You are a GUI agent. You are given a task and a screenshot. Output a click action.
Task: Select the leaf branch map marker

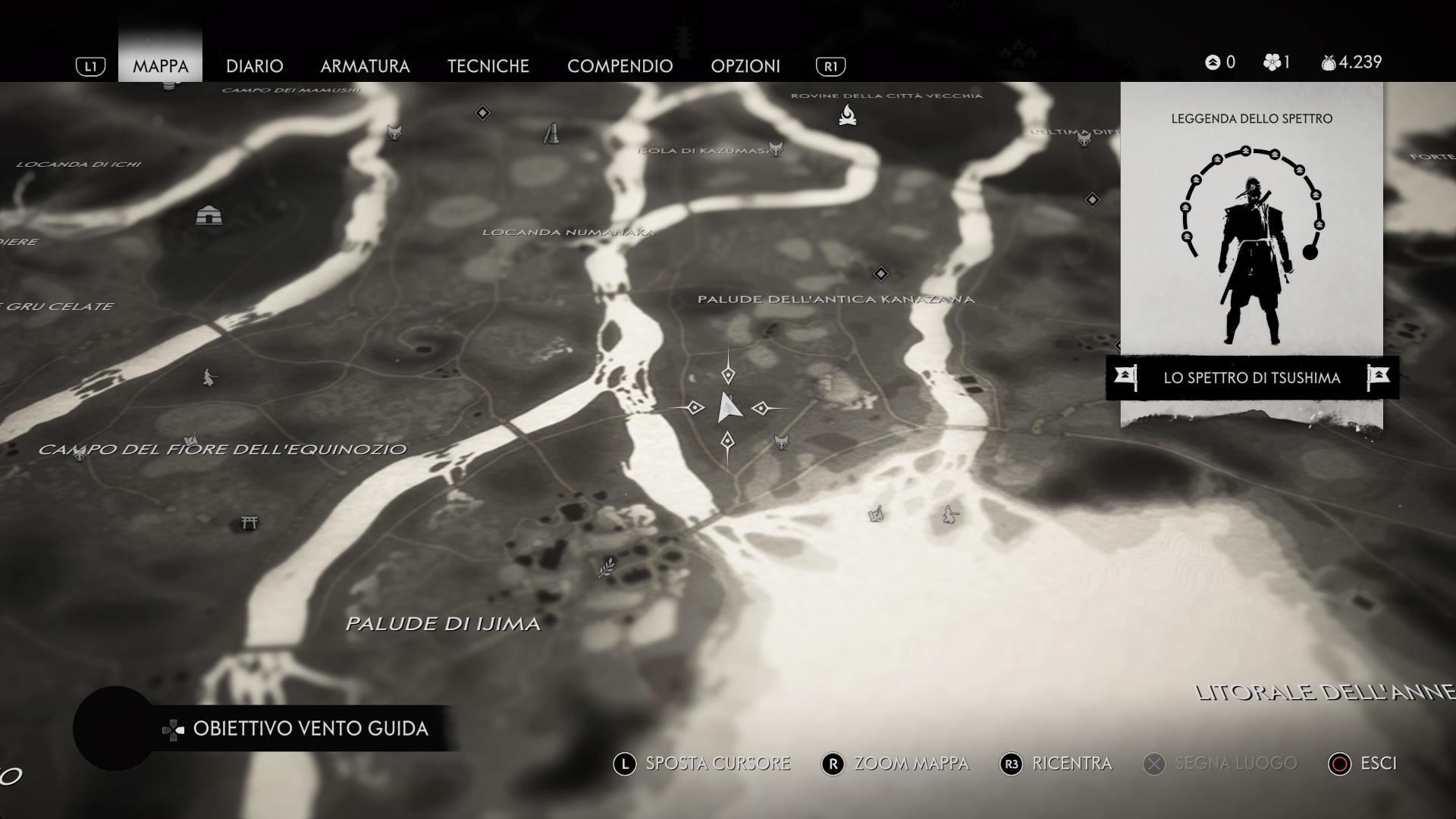coord(606,567)
